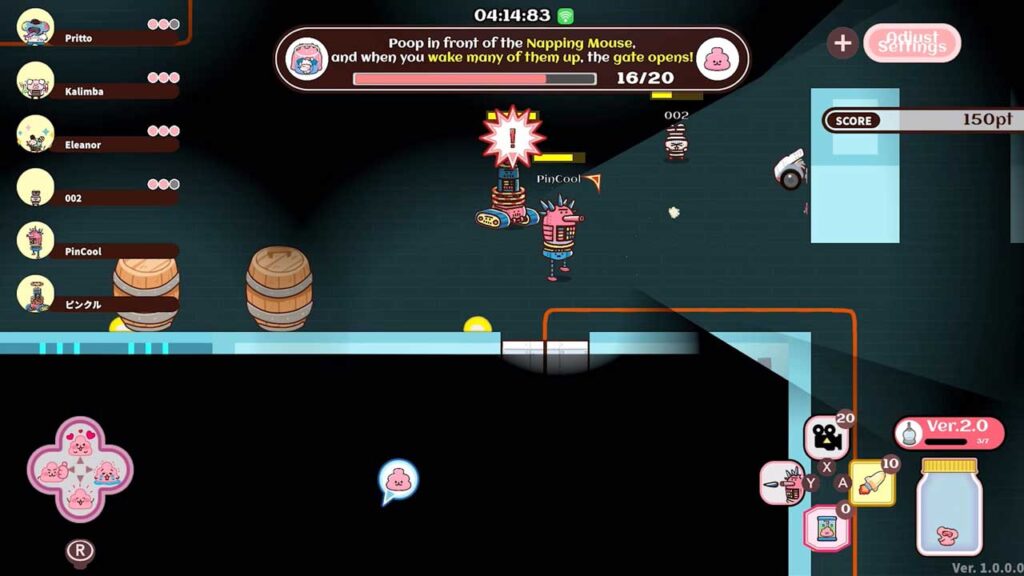Use the jar item with count 0
This screenshot has height=576, width=1024.
[827, 528]
